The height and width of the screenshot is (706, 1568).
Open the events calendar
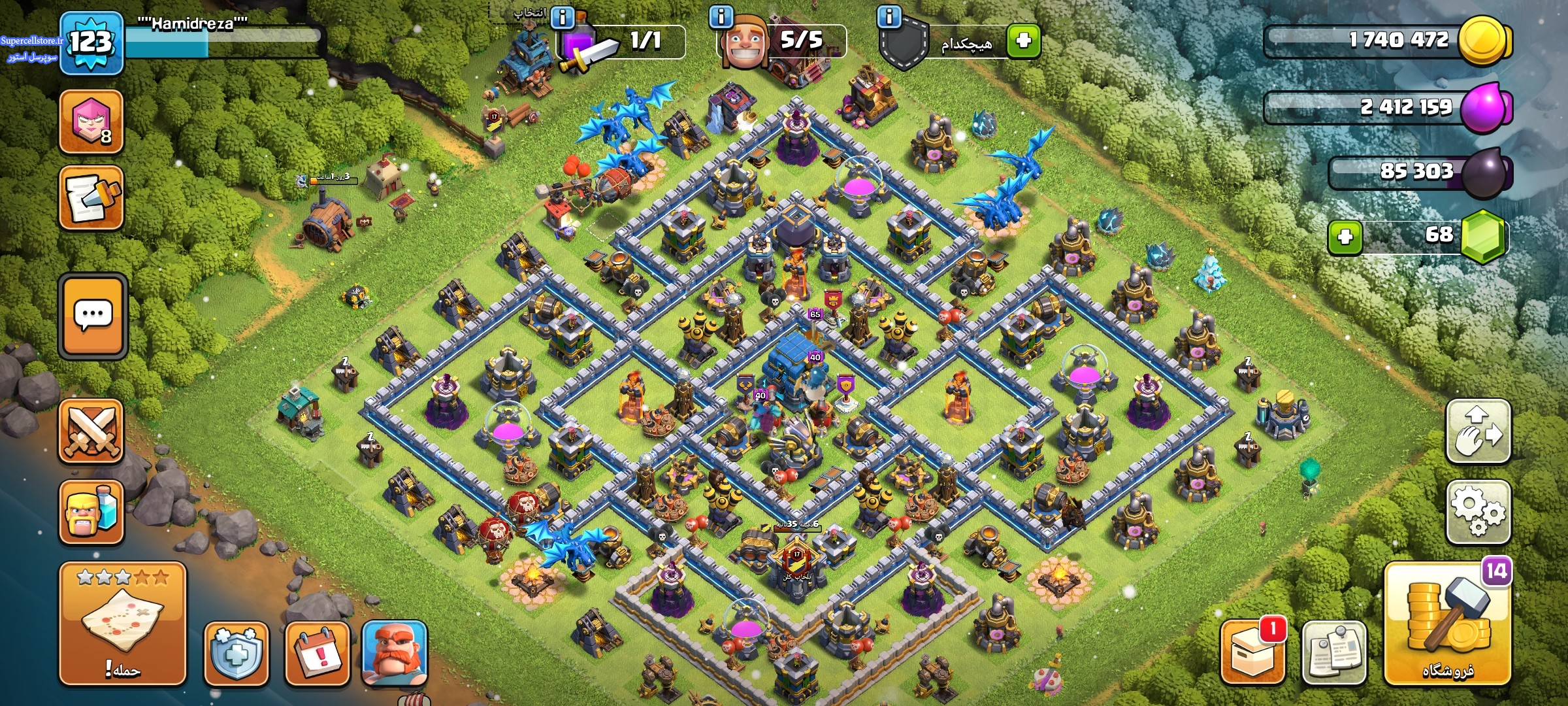[x=317, y=653]
